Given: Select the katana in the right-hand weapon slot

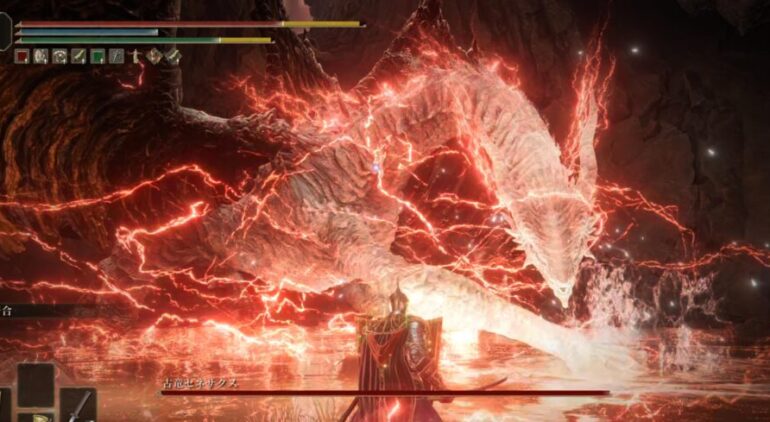Looking at the screenshot, I should click(x=79, y=405).
